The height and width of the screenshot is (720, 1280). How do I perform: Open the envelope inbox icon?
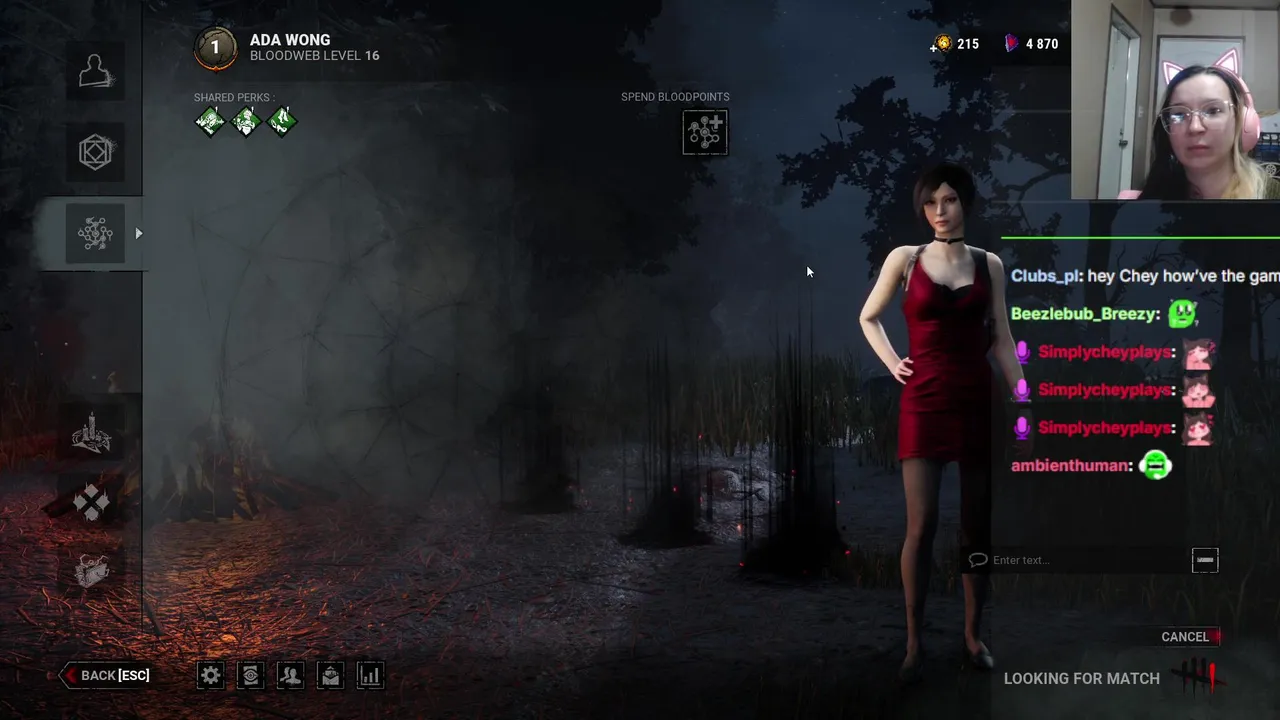click(330, 676)
